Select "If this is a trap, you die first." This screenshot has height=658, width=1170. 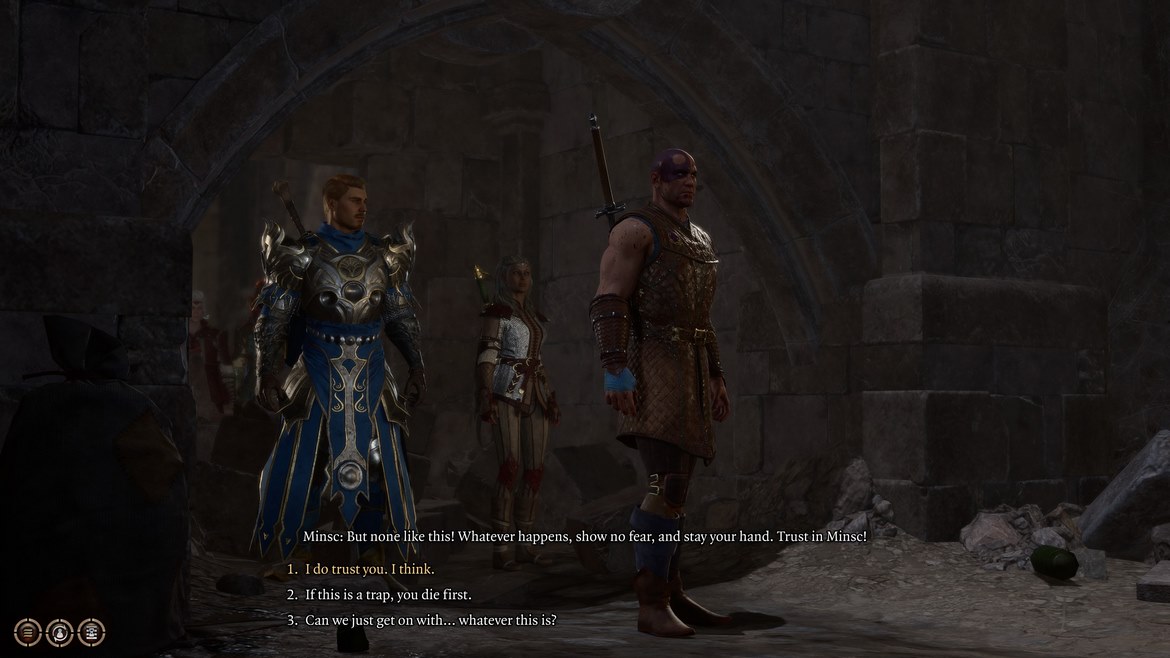pyautogui.click(x=387, y=594)
